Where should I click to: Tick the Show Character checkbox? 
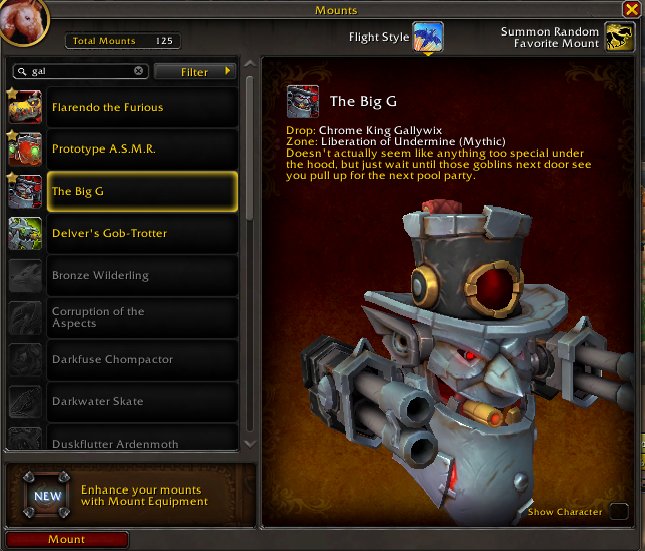click(619, 512)
